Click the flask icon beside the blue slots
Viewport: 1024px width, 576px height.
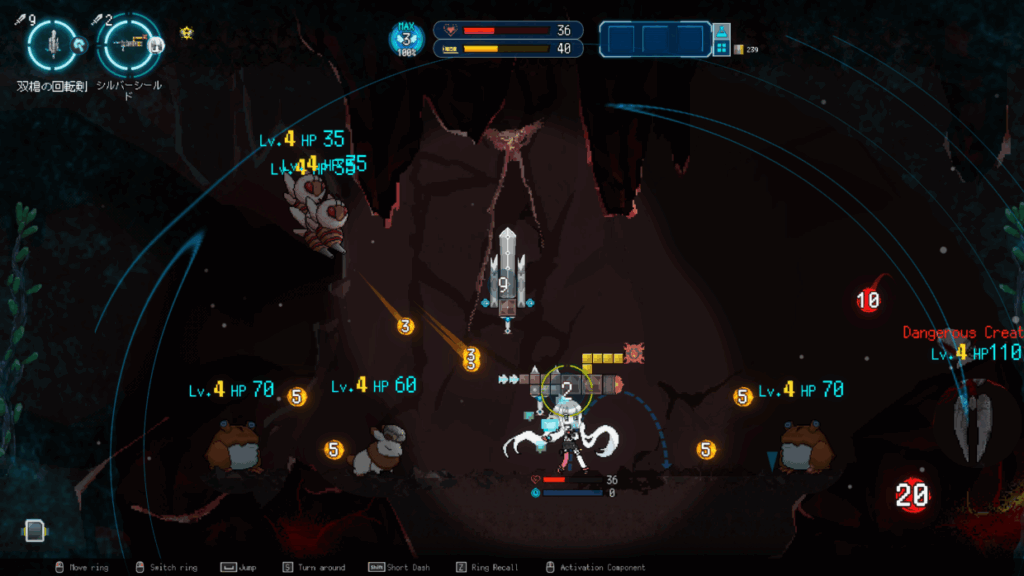[x=721, y=31]
